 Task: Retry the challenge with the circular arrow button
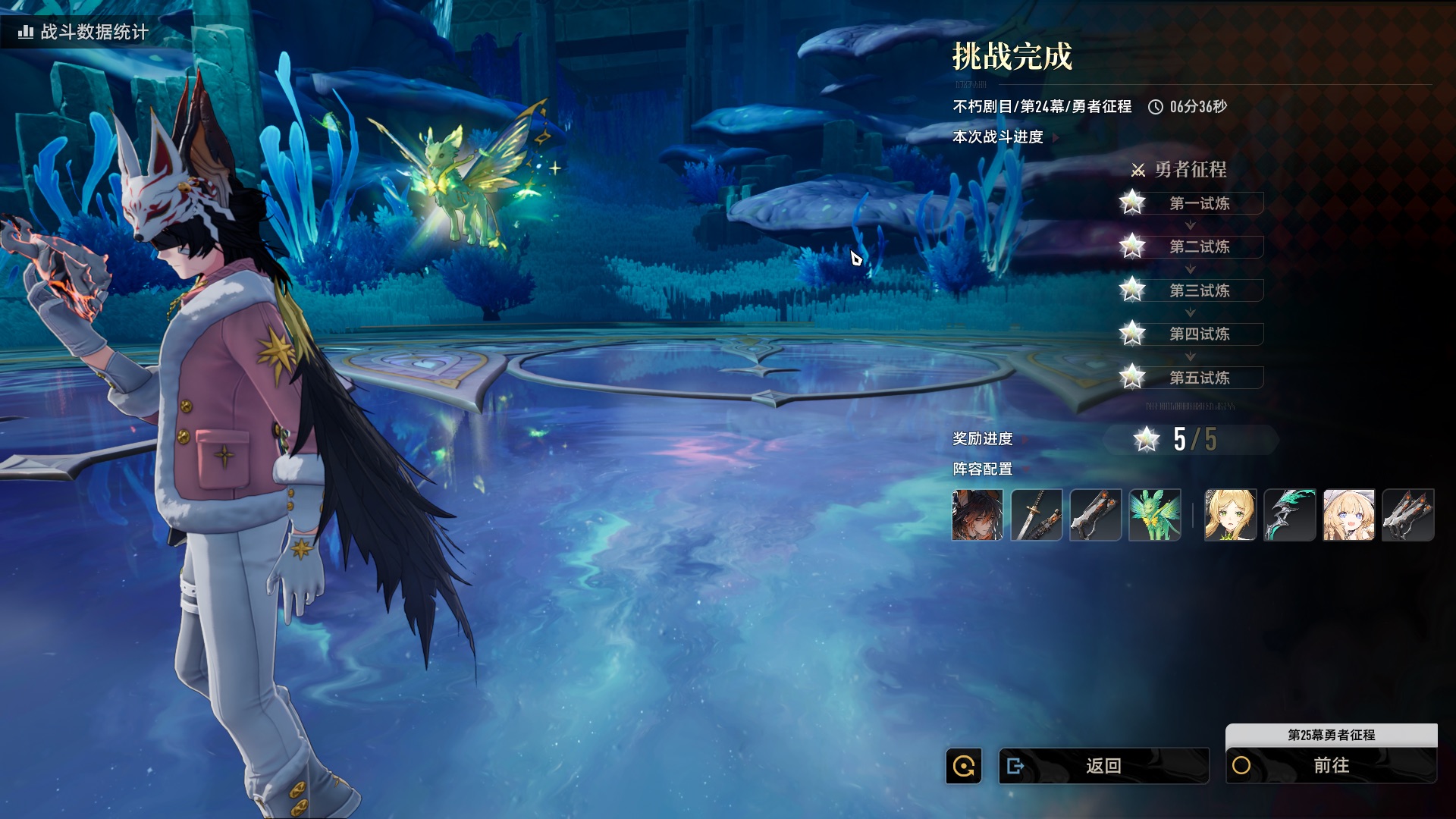(964, 766)
